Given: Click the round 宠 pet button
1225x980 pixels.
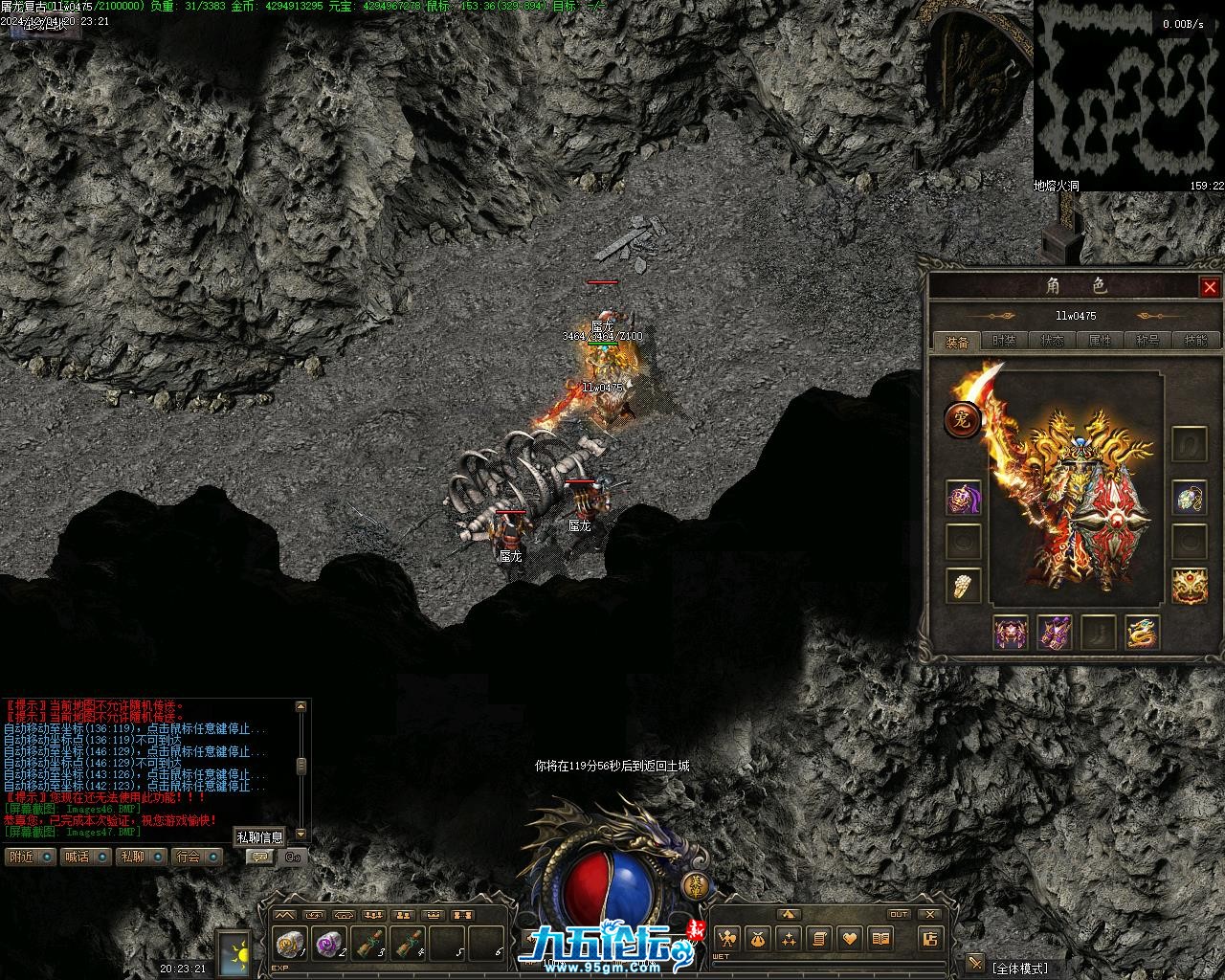Looking at the screenshot, I should pyautogui.click(x=962, y=420).
